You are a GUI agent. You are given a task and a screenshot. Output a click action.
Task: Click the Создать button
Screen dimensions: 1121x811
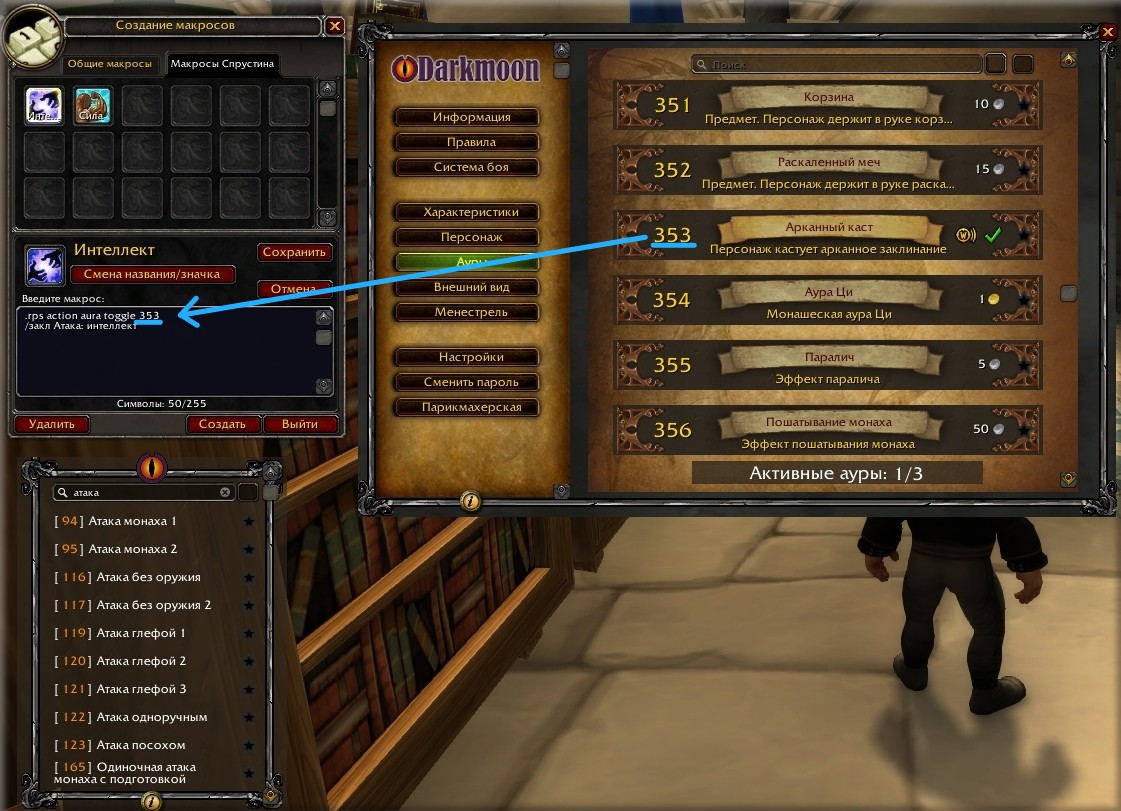tap(222, 424)
